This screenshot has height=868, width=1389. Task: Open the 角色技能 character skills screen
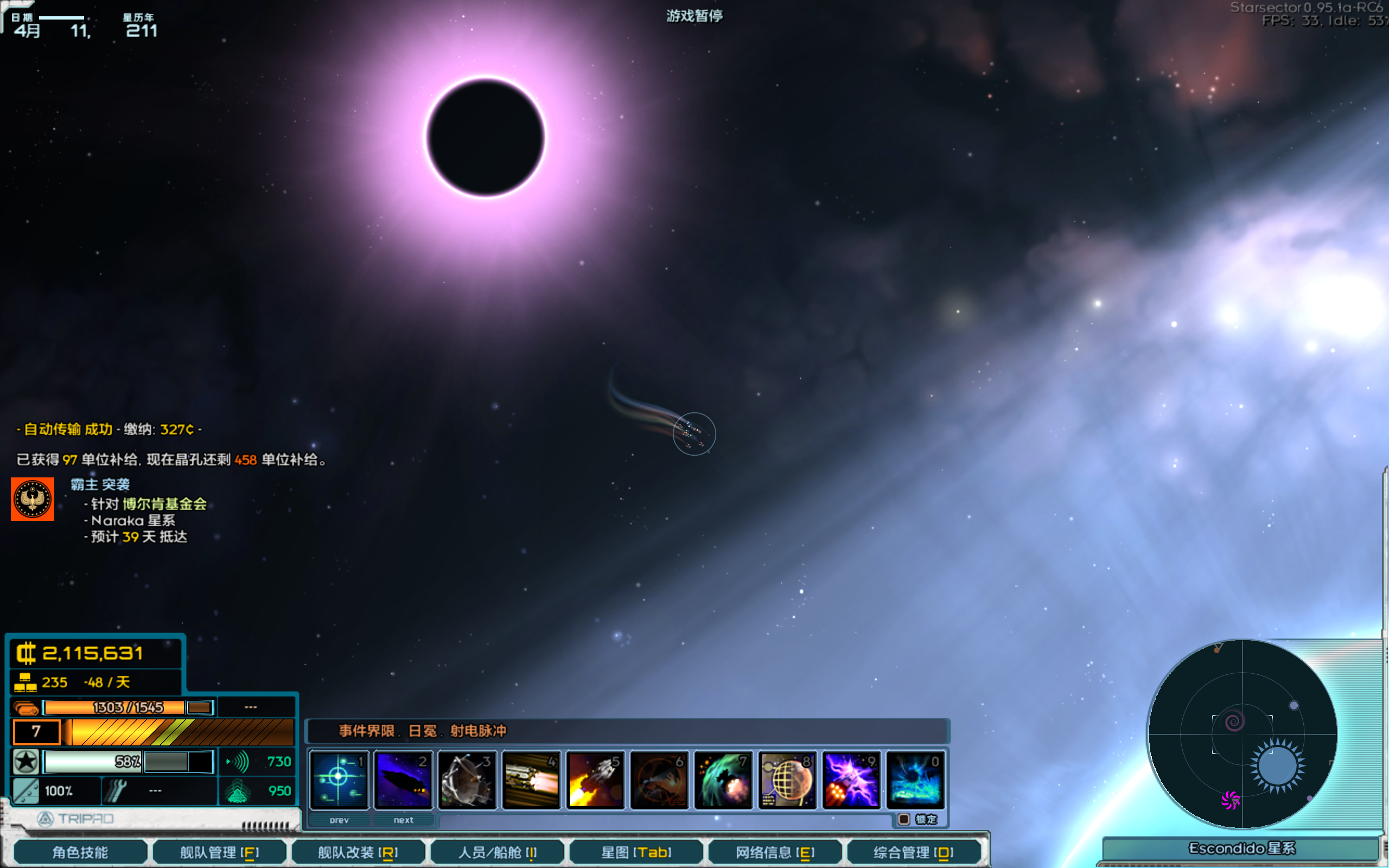(80, 852)
